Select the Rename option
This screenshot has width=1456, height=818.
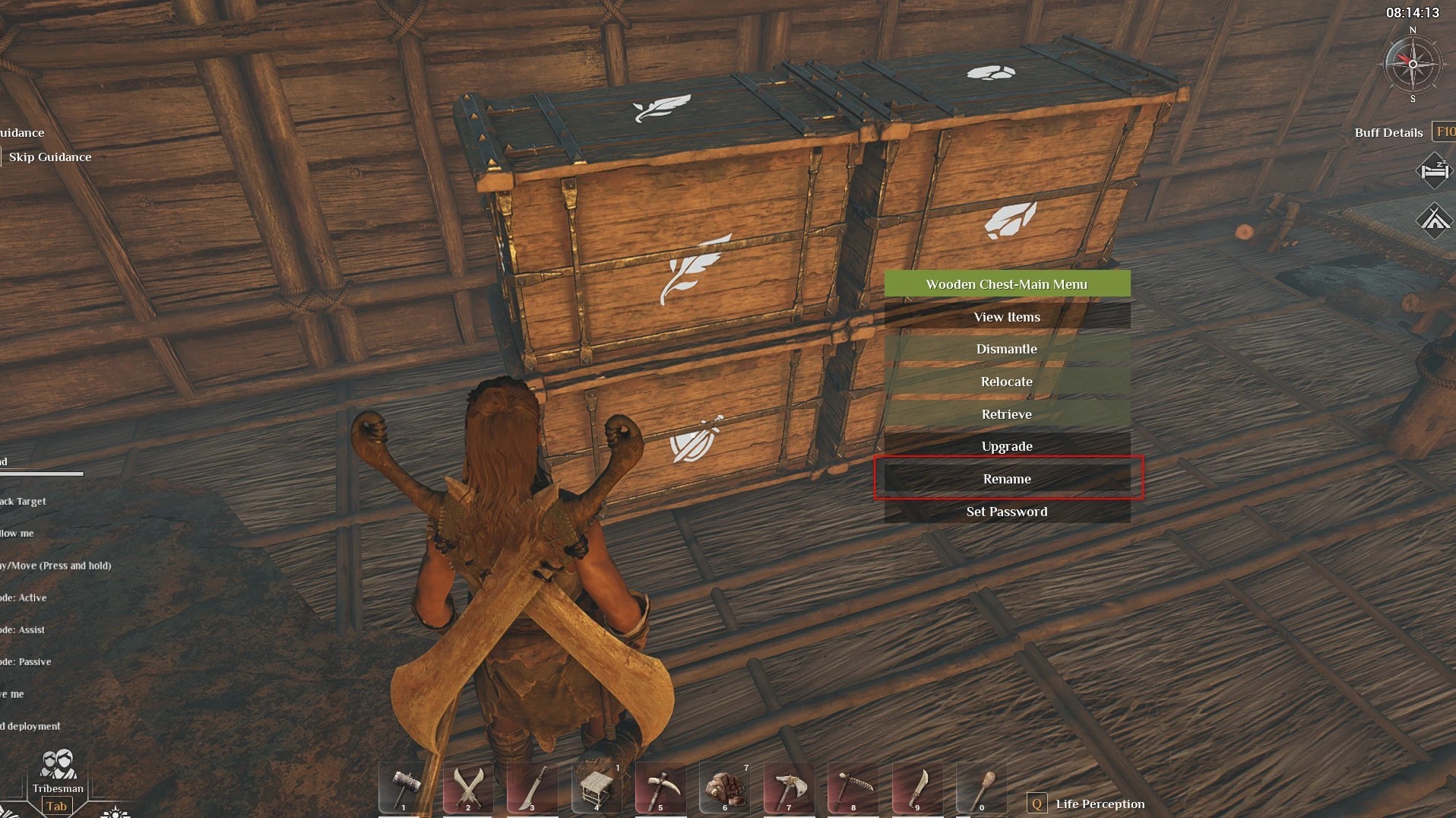pos(1007,479)
